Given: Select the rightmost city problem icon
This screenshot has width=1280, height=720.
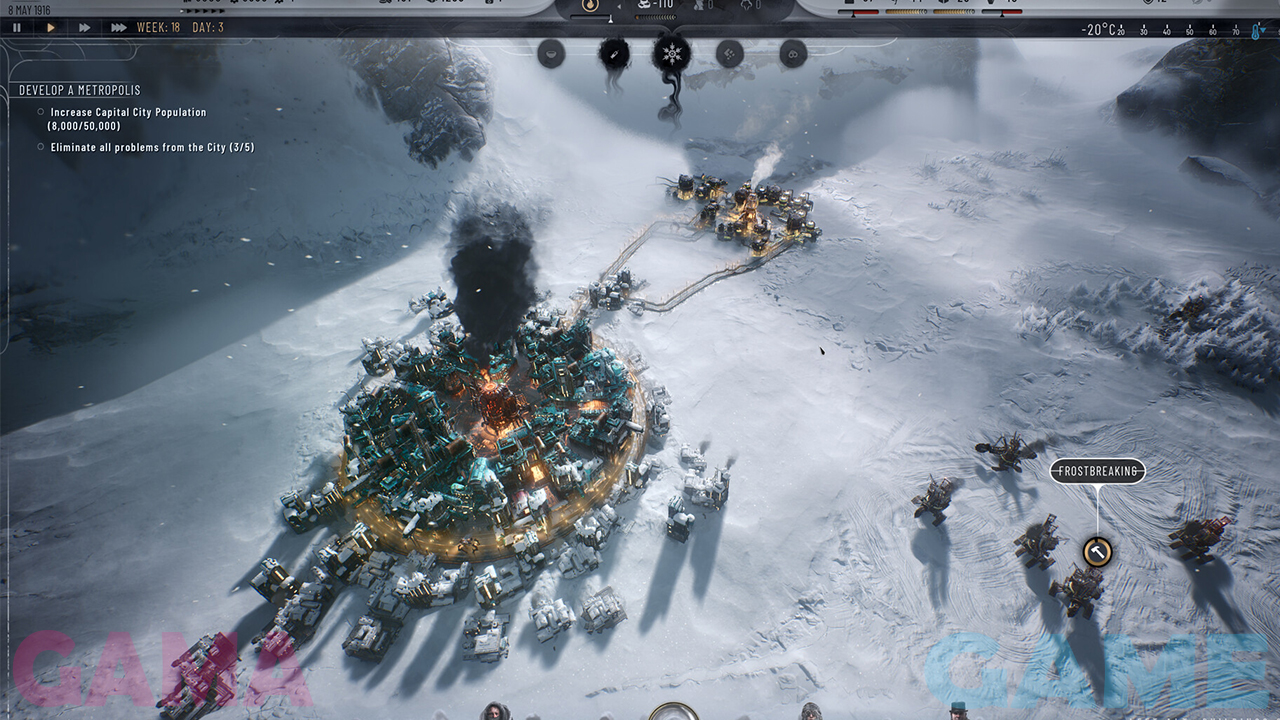Looking at the screenshot, I should [793, 53].
